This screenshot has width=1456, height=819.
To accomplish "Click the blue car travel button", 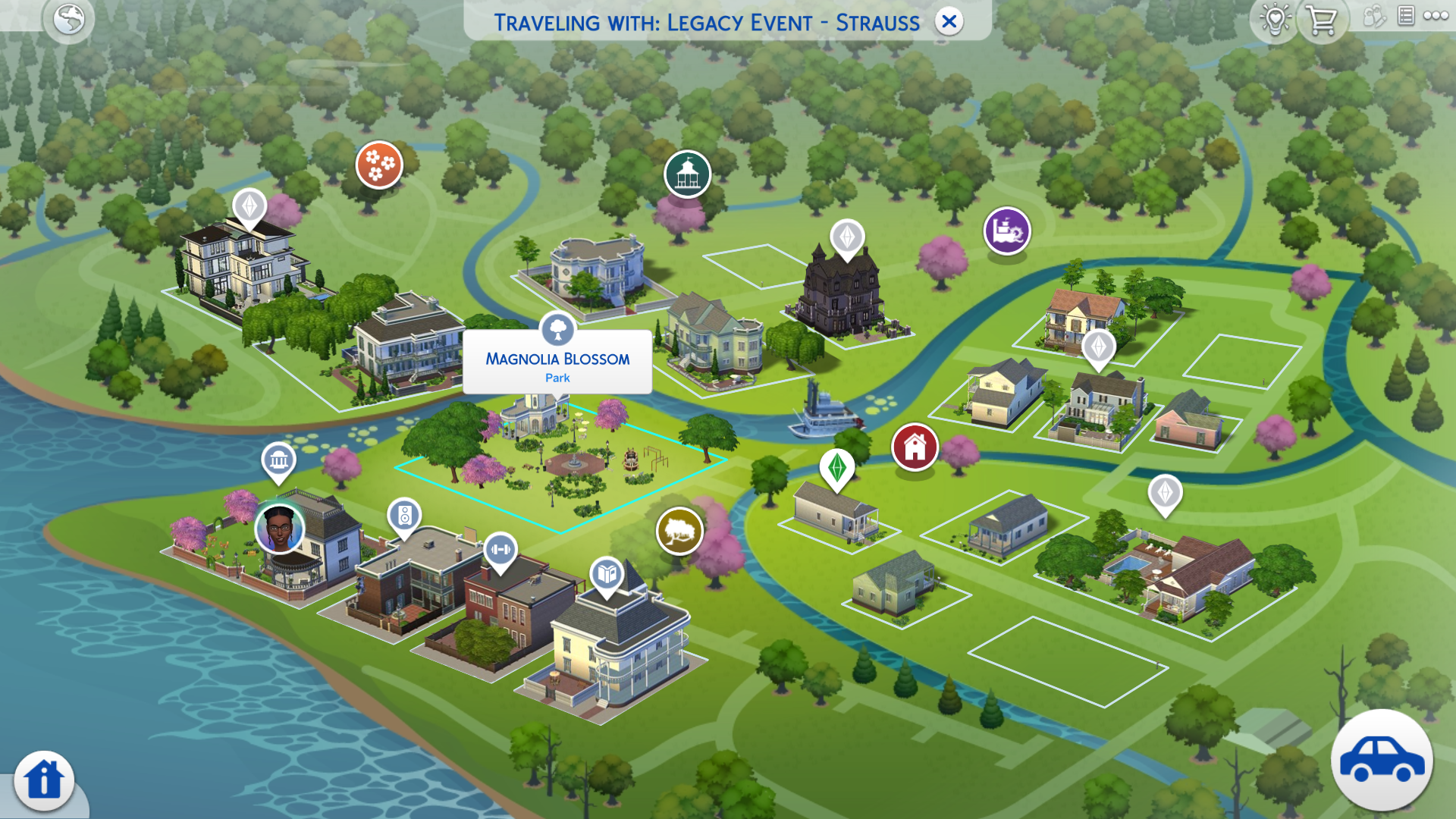I will pyautogui.click(x=1382, y=760).
